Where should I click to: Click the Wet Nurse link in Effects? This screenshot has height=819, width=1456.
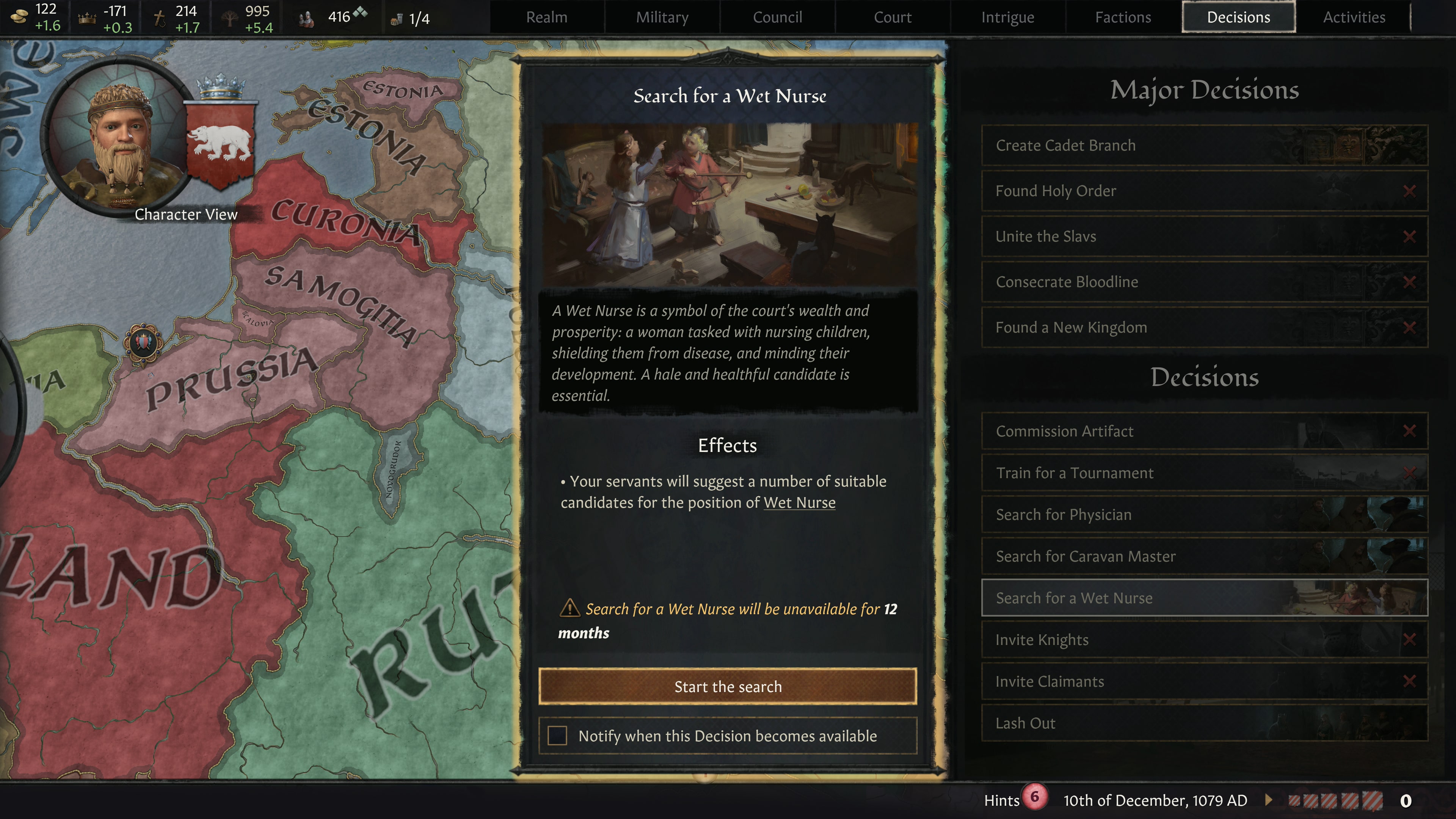[x=799, y=502]
